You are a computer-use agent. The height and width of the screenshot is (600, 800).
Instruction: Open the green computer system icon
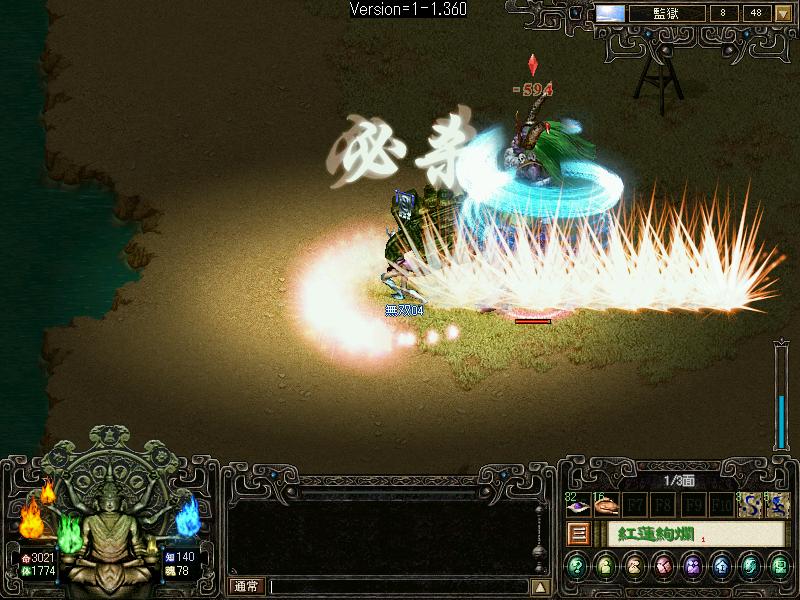point(779,567)
